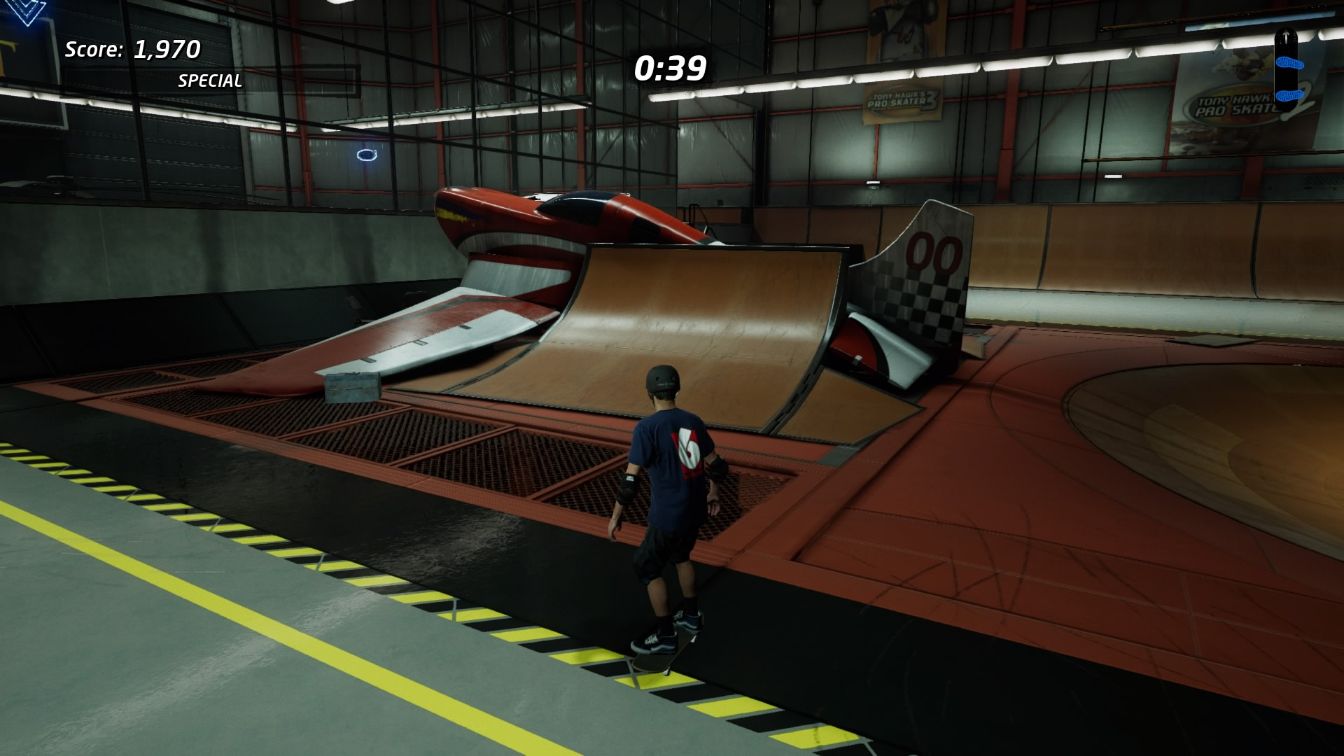This screenshot has width=1344, height=756.
Task: Click the 0:39 countdown timer
Action: click(669, 68)
